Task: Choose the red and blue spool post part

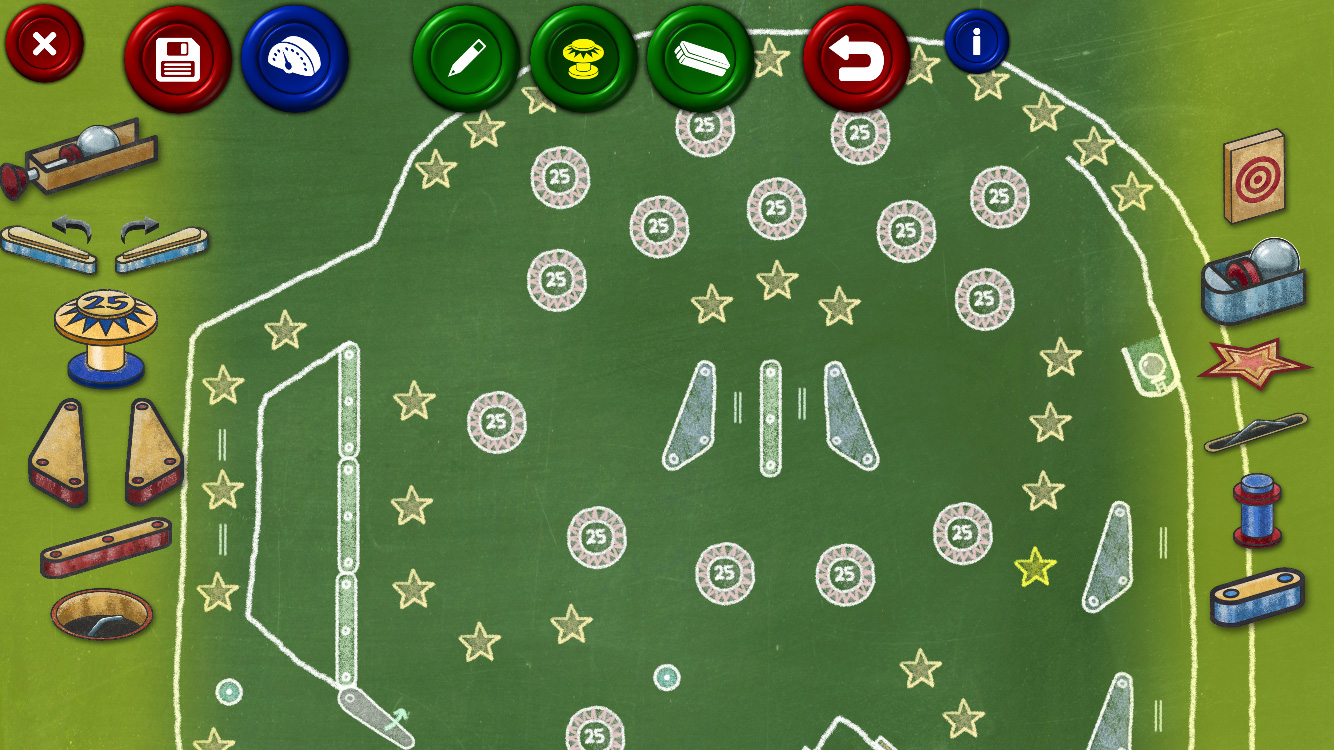Action: (1257, 510)
